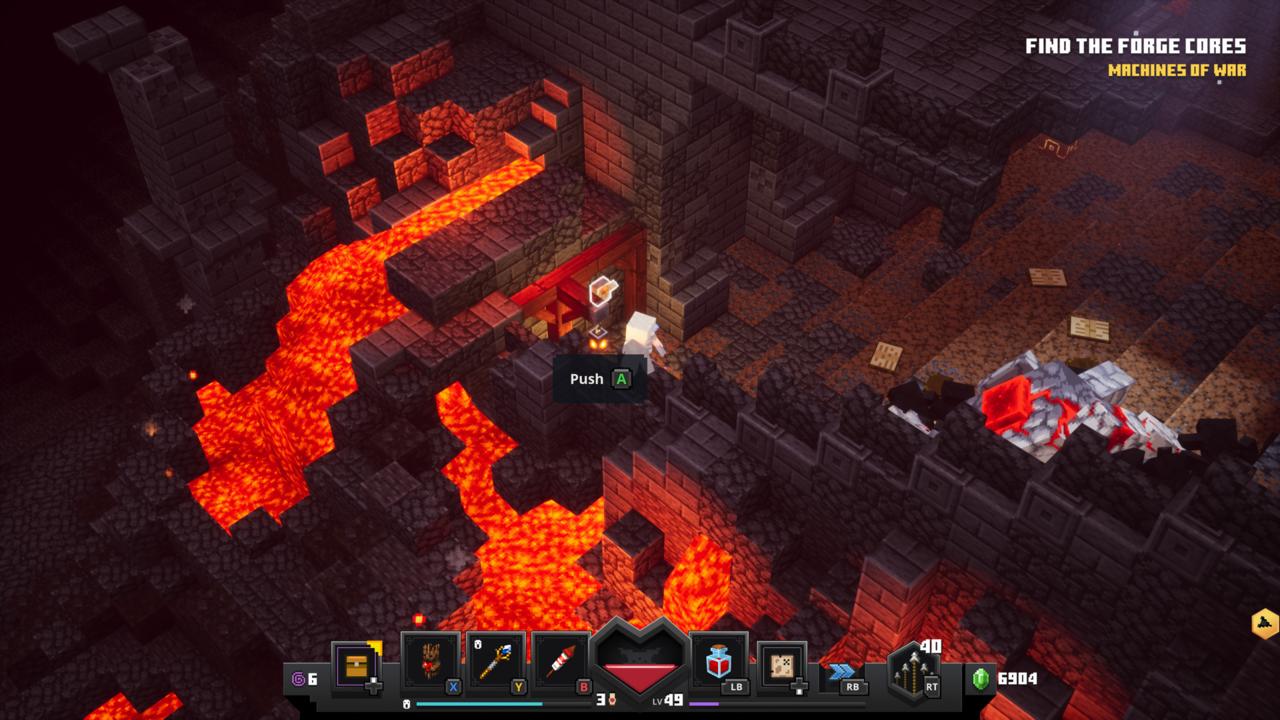Trigger the blue dodge roll arrows

point(842,671)
